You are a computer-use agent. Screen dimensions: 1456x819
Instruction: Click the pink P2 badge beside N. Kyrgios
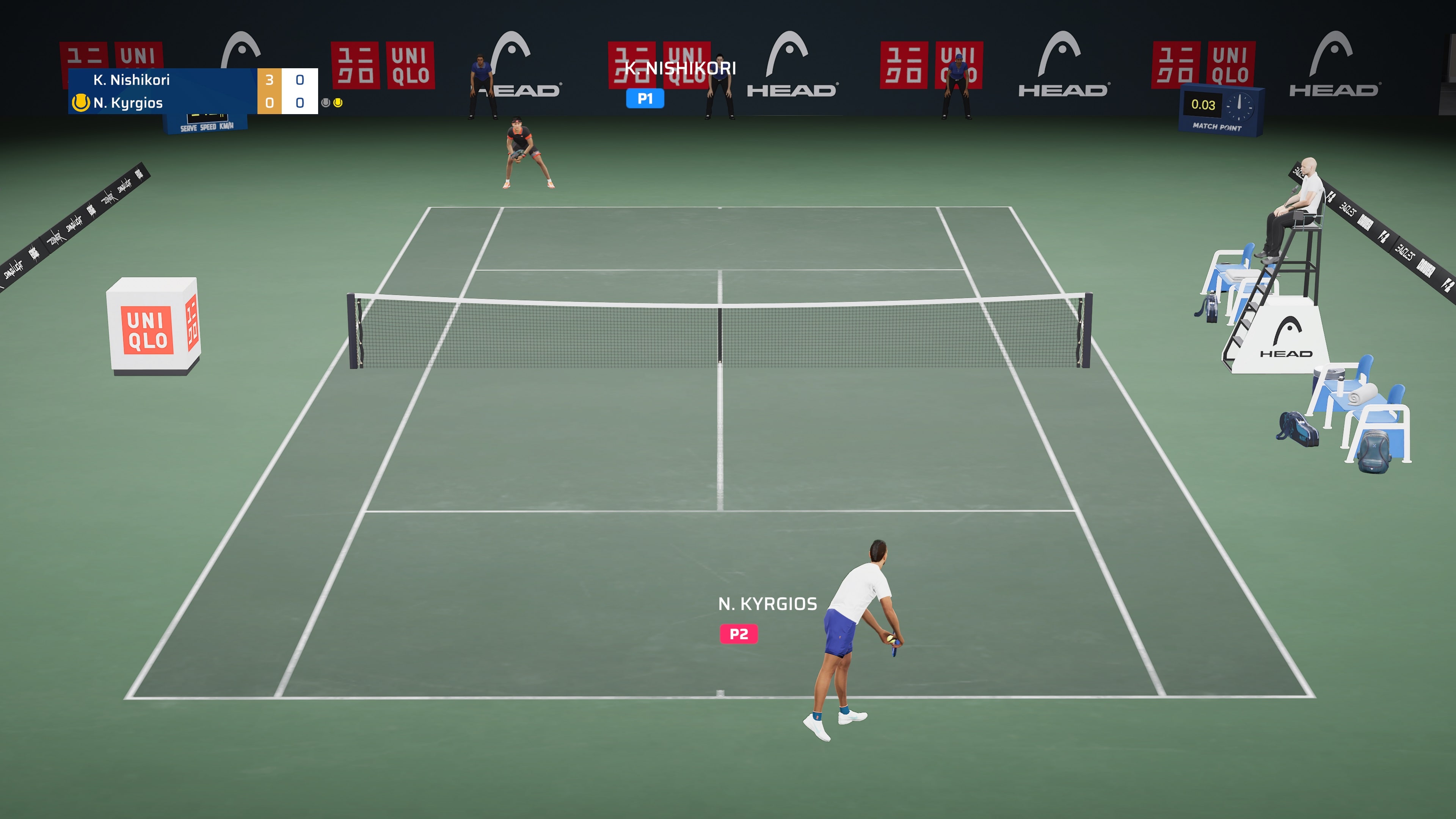coord(738,634)
